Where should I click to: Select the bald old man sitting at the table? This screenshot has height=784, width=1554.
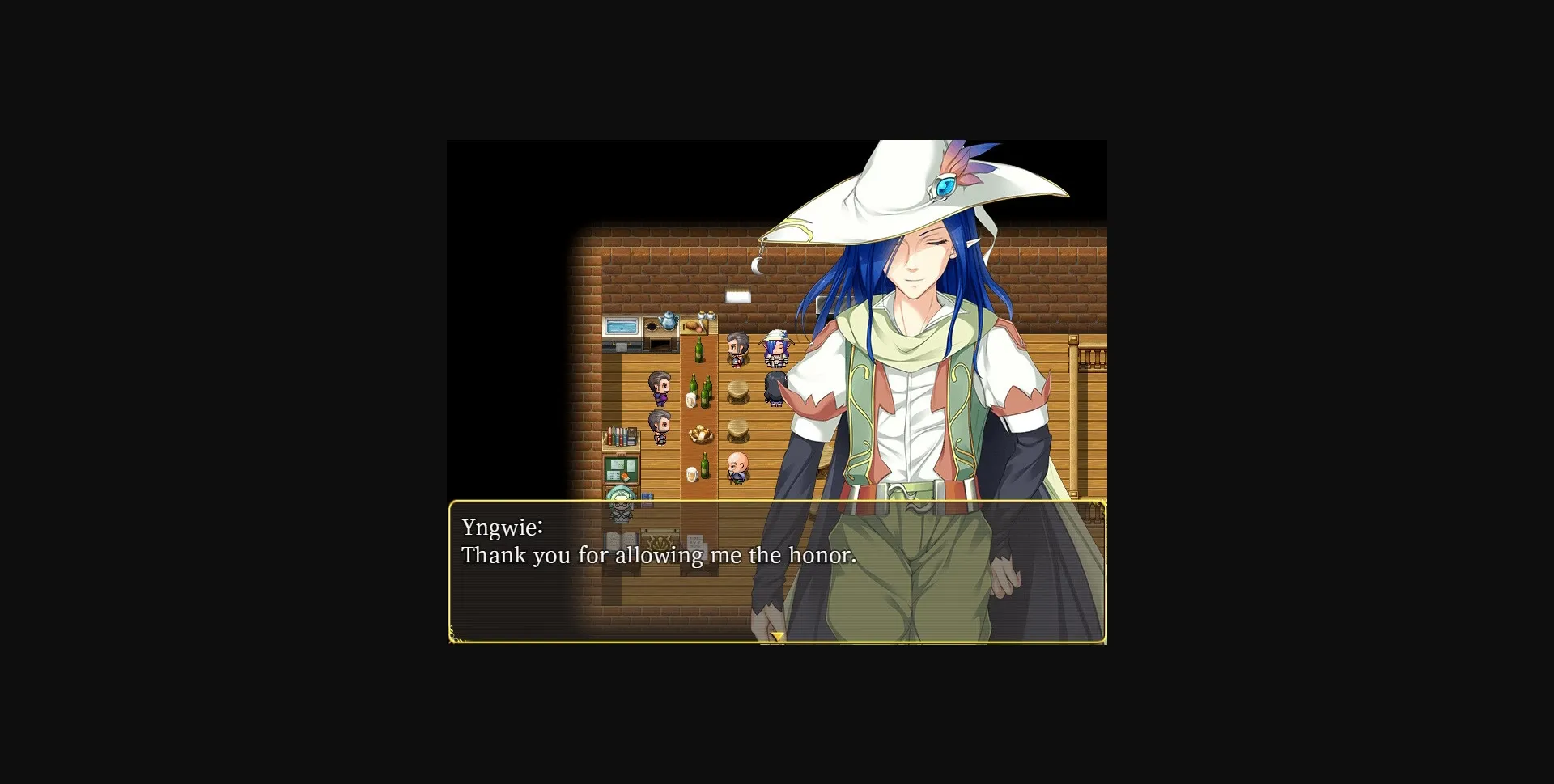(738, 465)
